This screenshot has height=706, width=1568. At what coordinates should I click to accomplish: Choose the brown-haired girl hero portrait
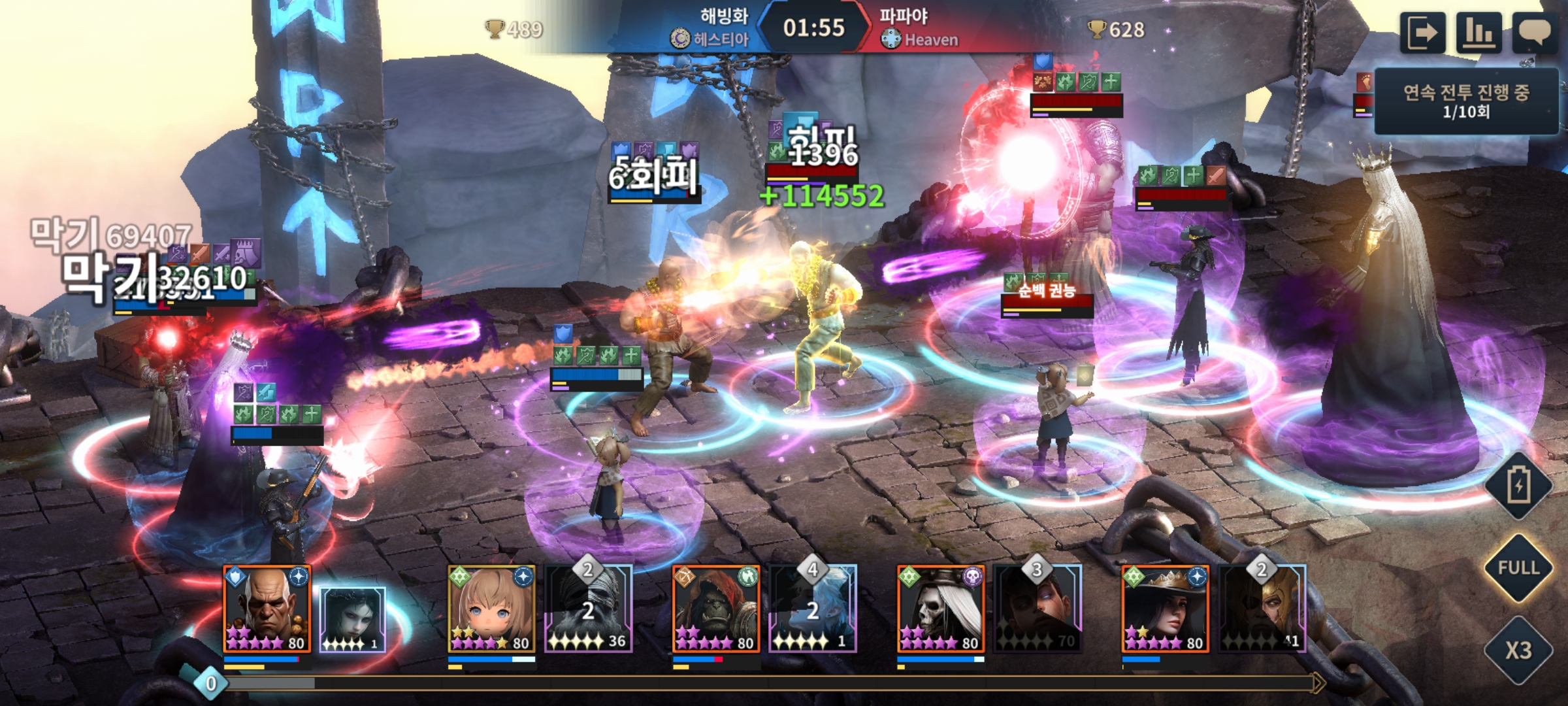[491, 609]
